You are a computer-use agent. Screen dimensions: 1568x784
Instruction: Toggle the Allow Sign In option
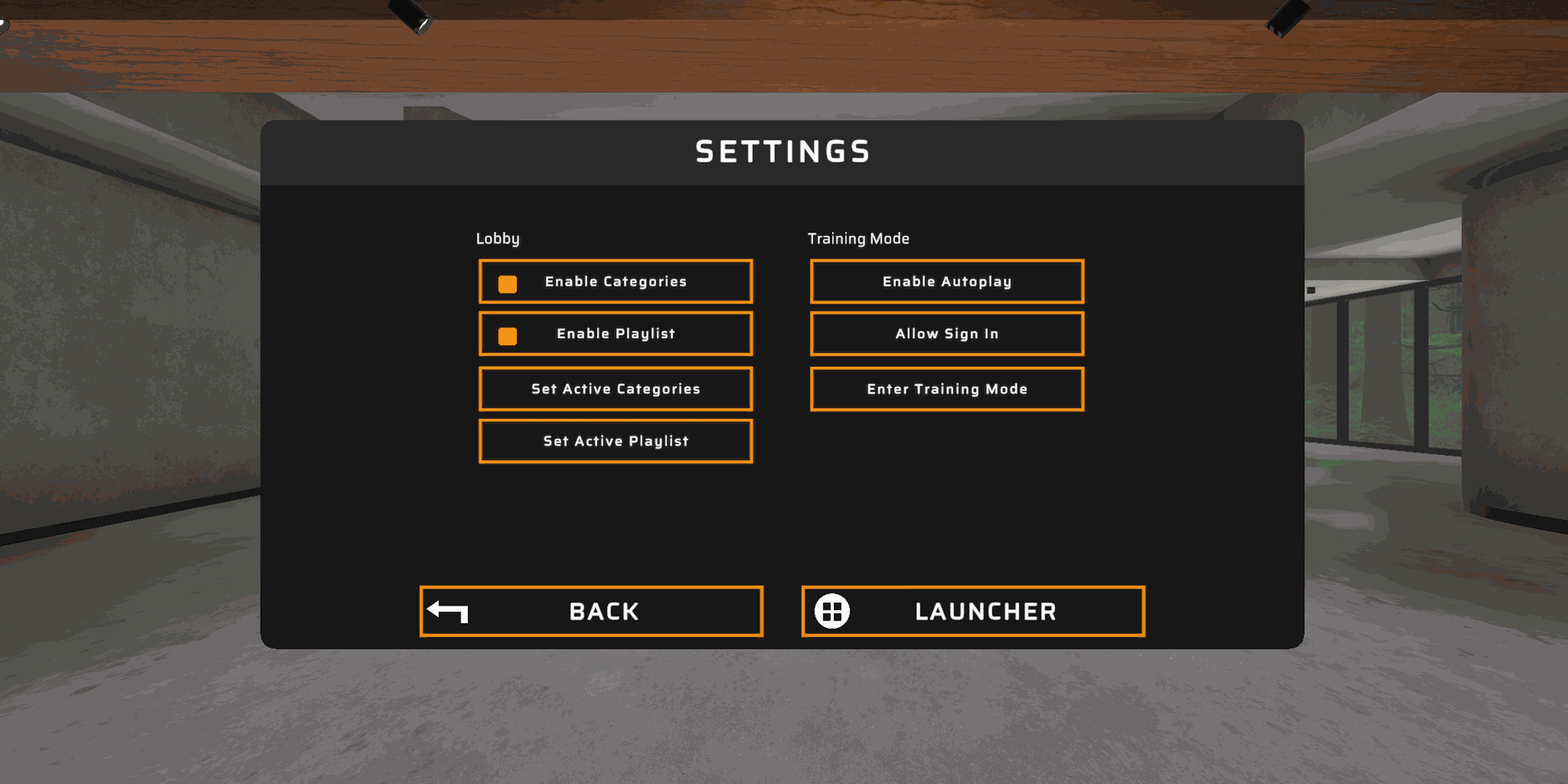pos(947,334)
